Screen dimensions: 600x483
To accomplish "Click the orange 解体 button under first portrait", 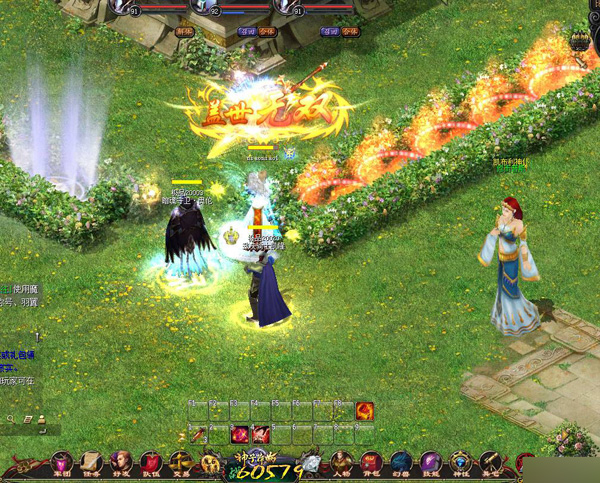I will [184, 32].
